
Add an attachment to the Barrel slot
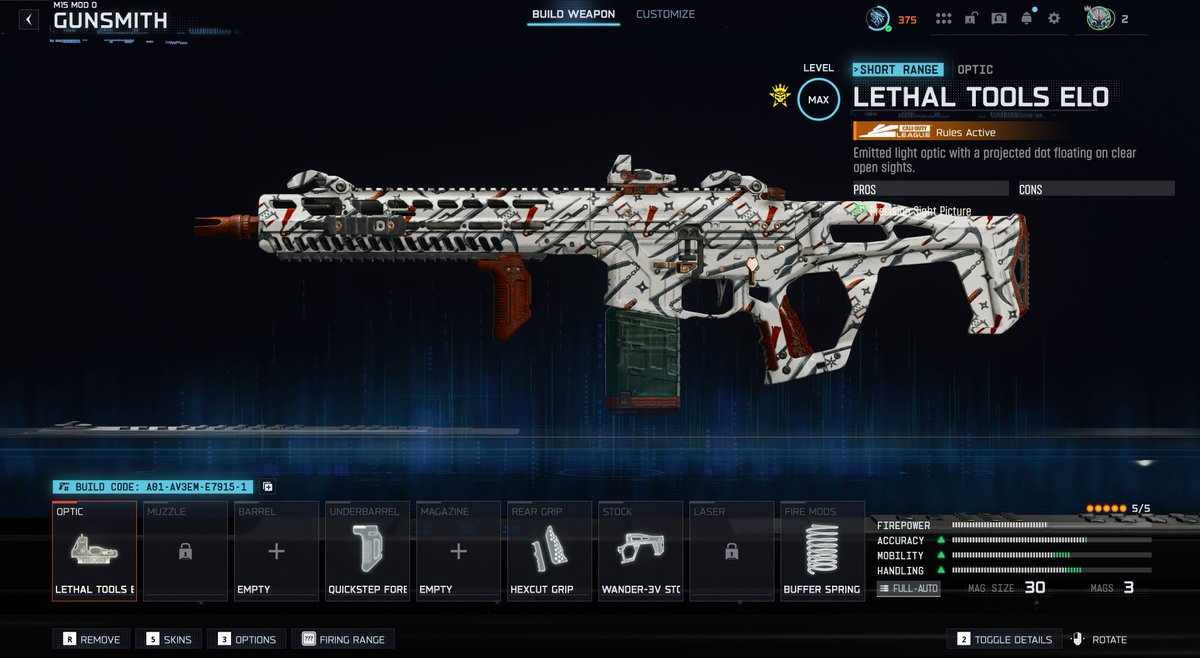pos(276,551)
